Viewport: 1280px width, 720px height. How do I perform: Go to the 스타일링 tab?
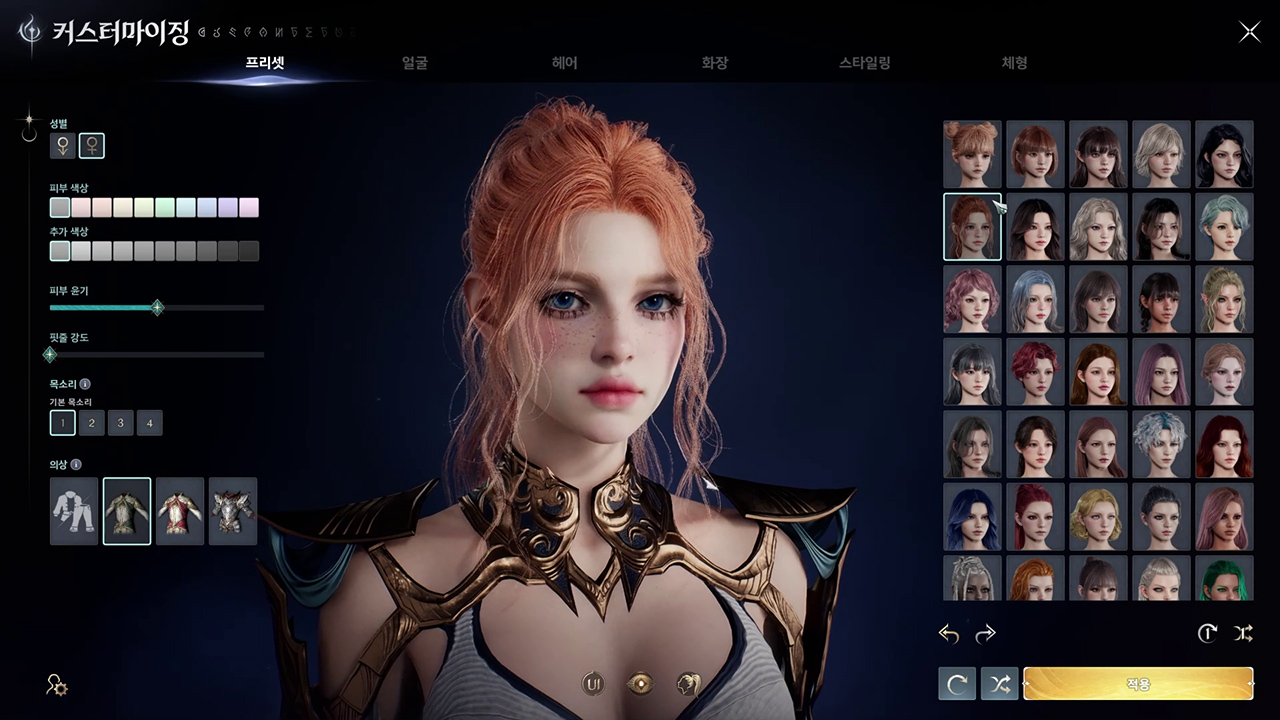pyautogui.click(x=865, y=63)
